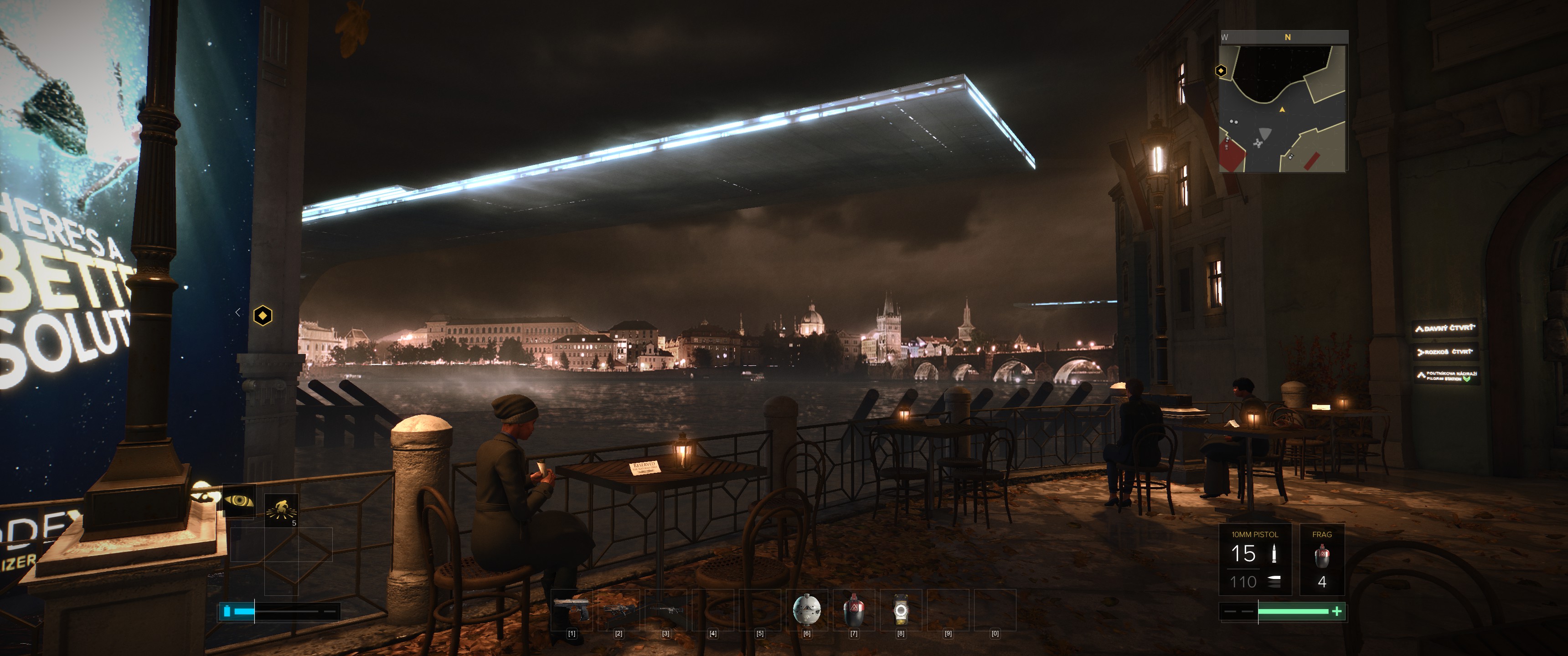
Task: Choose the long rifle in hotbar slot 3
Action: point(665,610)
